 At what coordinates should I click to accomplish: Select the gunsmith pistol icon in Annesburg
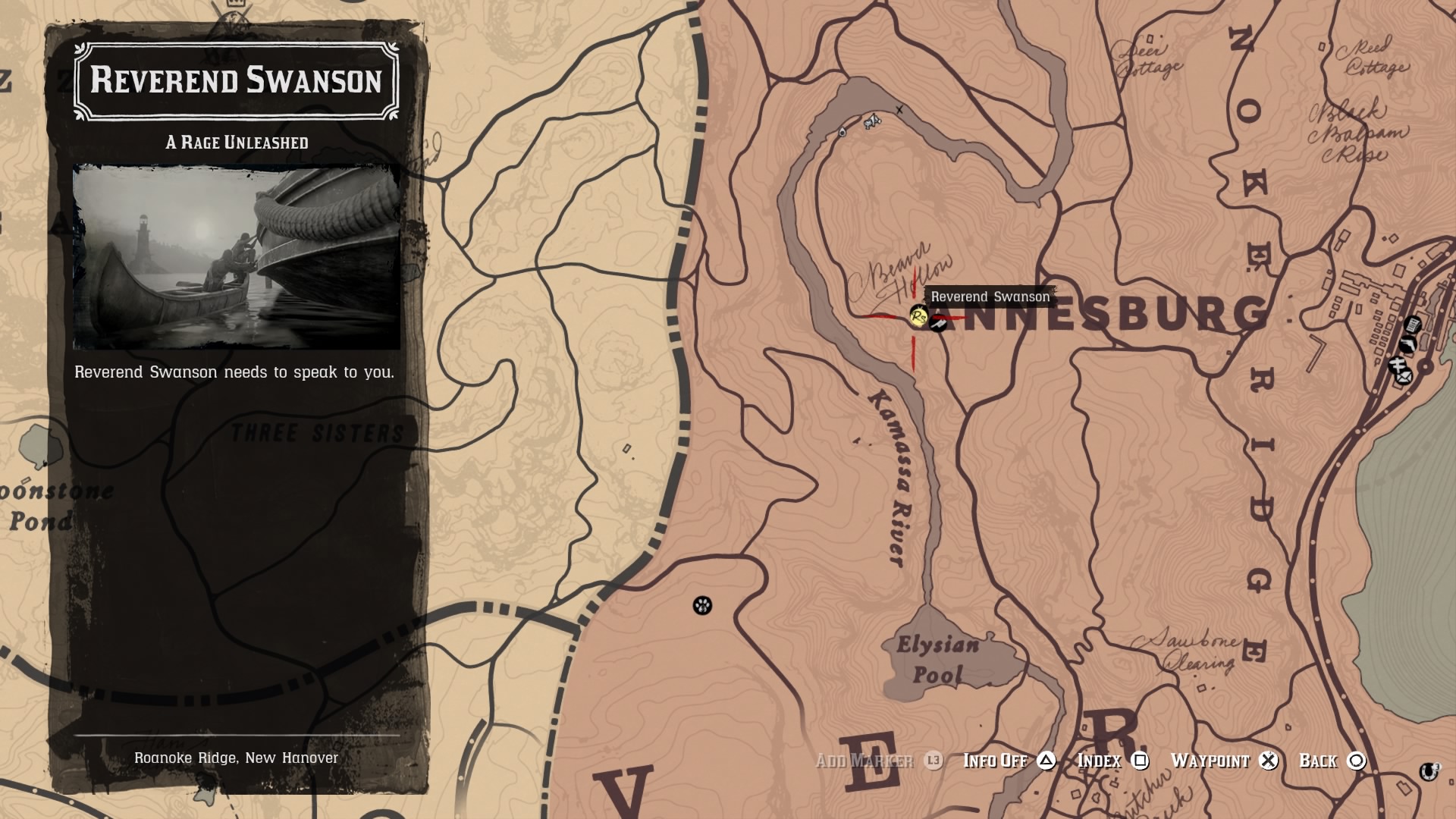(1408, 344)
